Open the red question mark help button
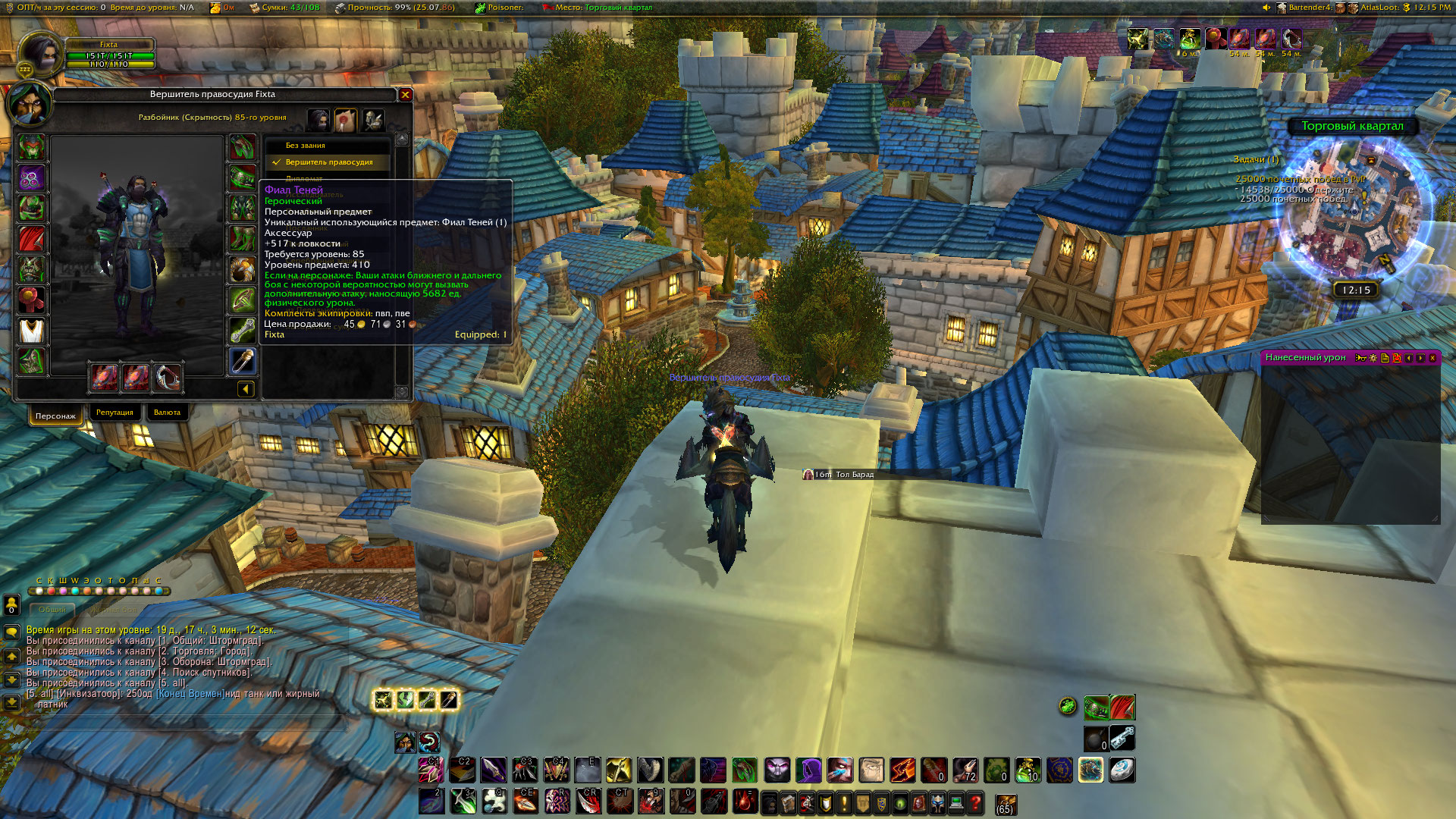Image resolution: width=1456 pixels, height=819 pixels. [x=976, y=802]
